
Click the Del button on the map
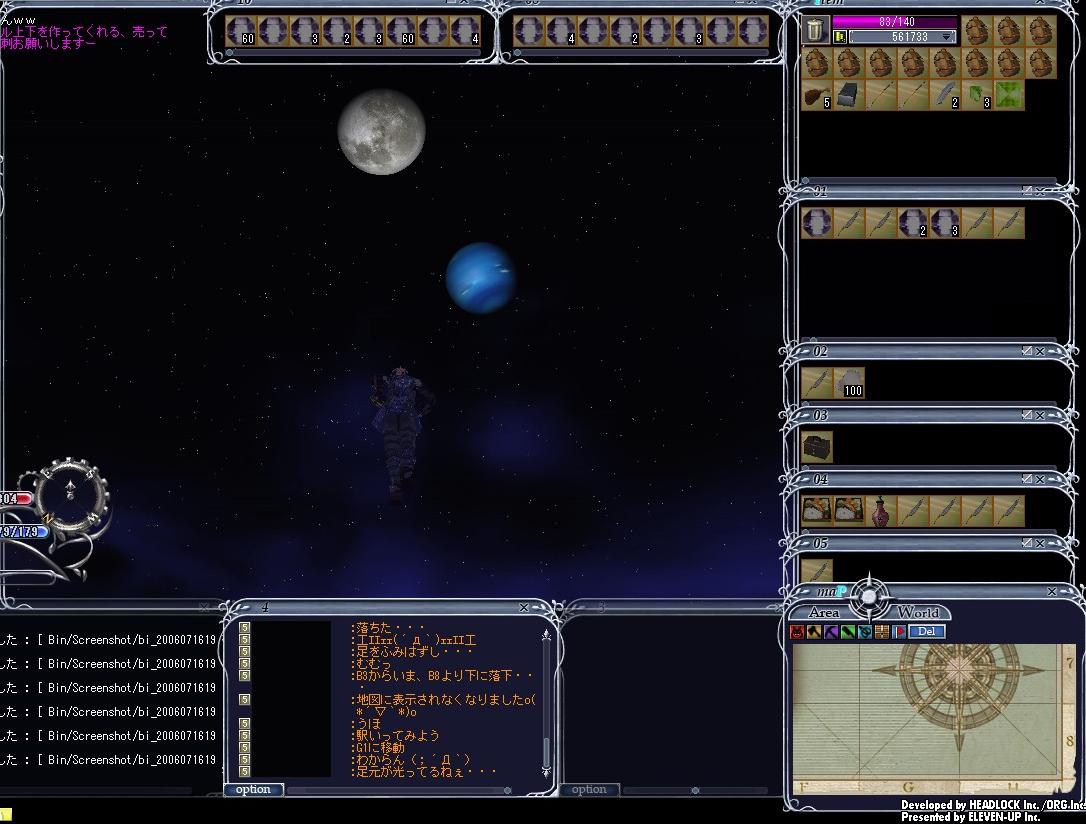tap(926, 631)
